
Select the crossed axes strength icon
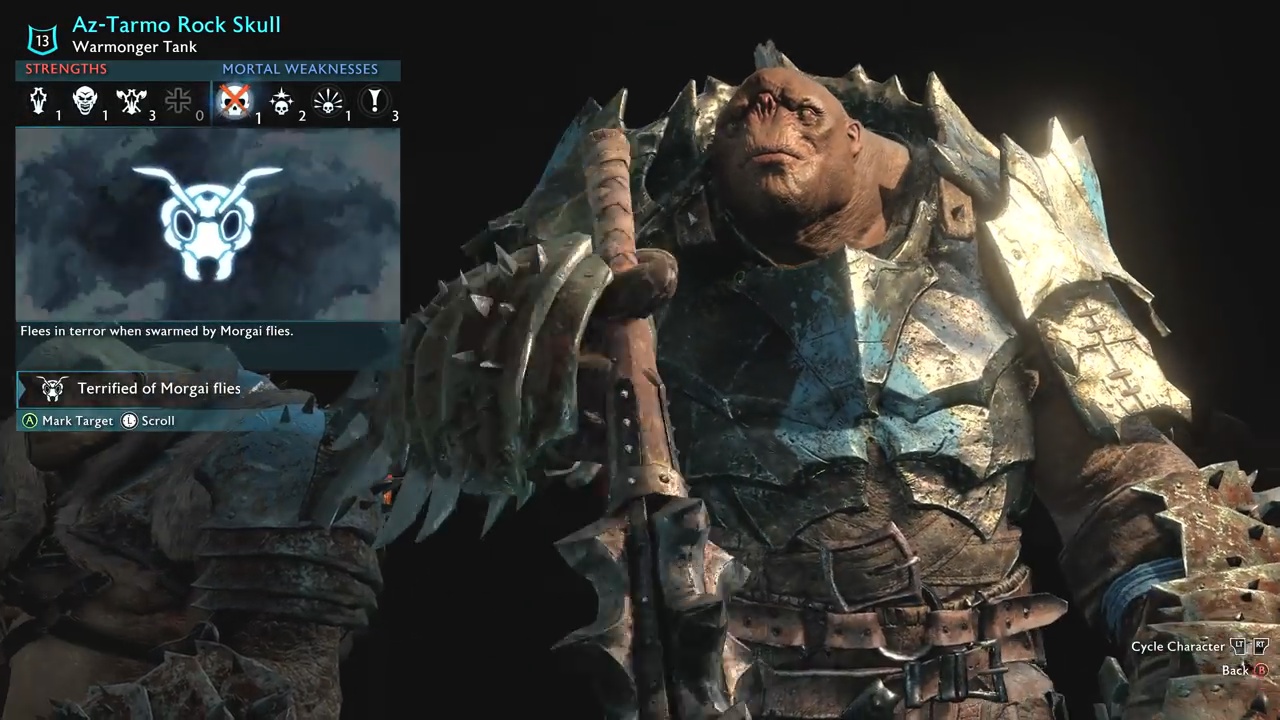131,101
